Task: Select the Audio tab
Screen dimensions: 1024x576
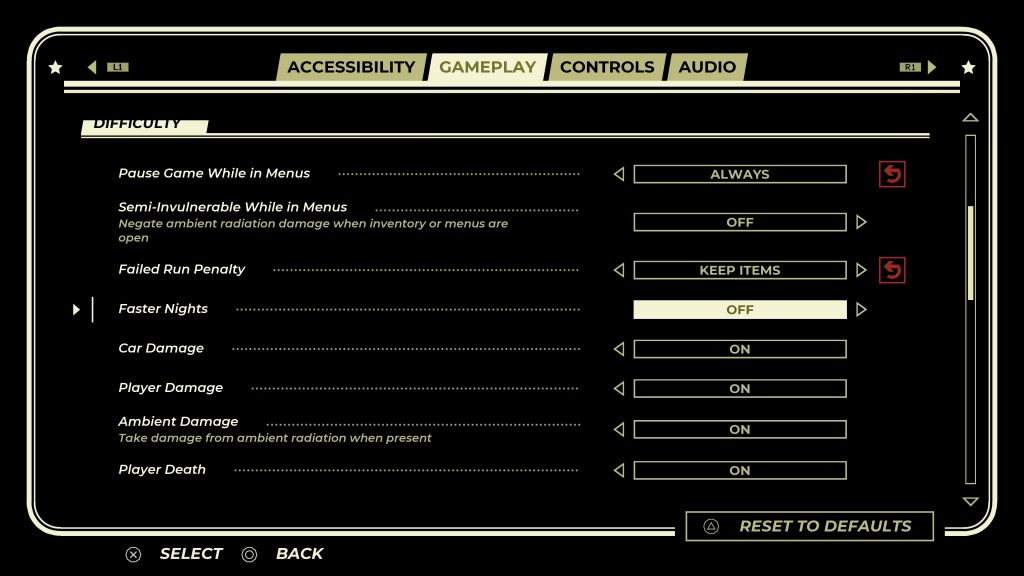Action: point(707,67)
